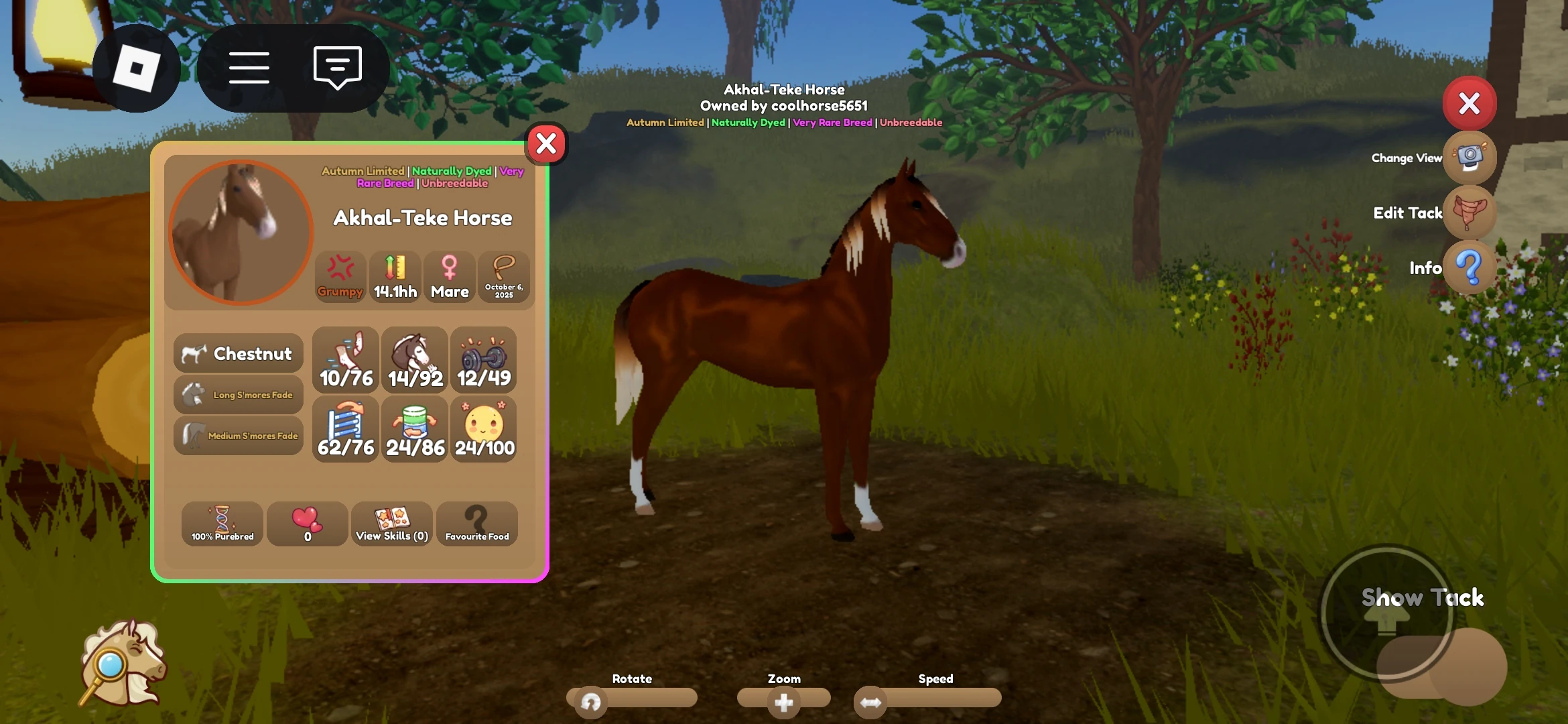Click the Info question mark button

pos(1469,268)
